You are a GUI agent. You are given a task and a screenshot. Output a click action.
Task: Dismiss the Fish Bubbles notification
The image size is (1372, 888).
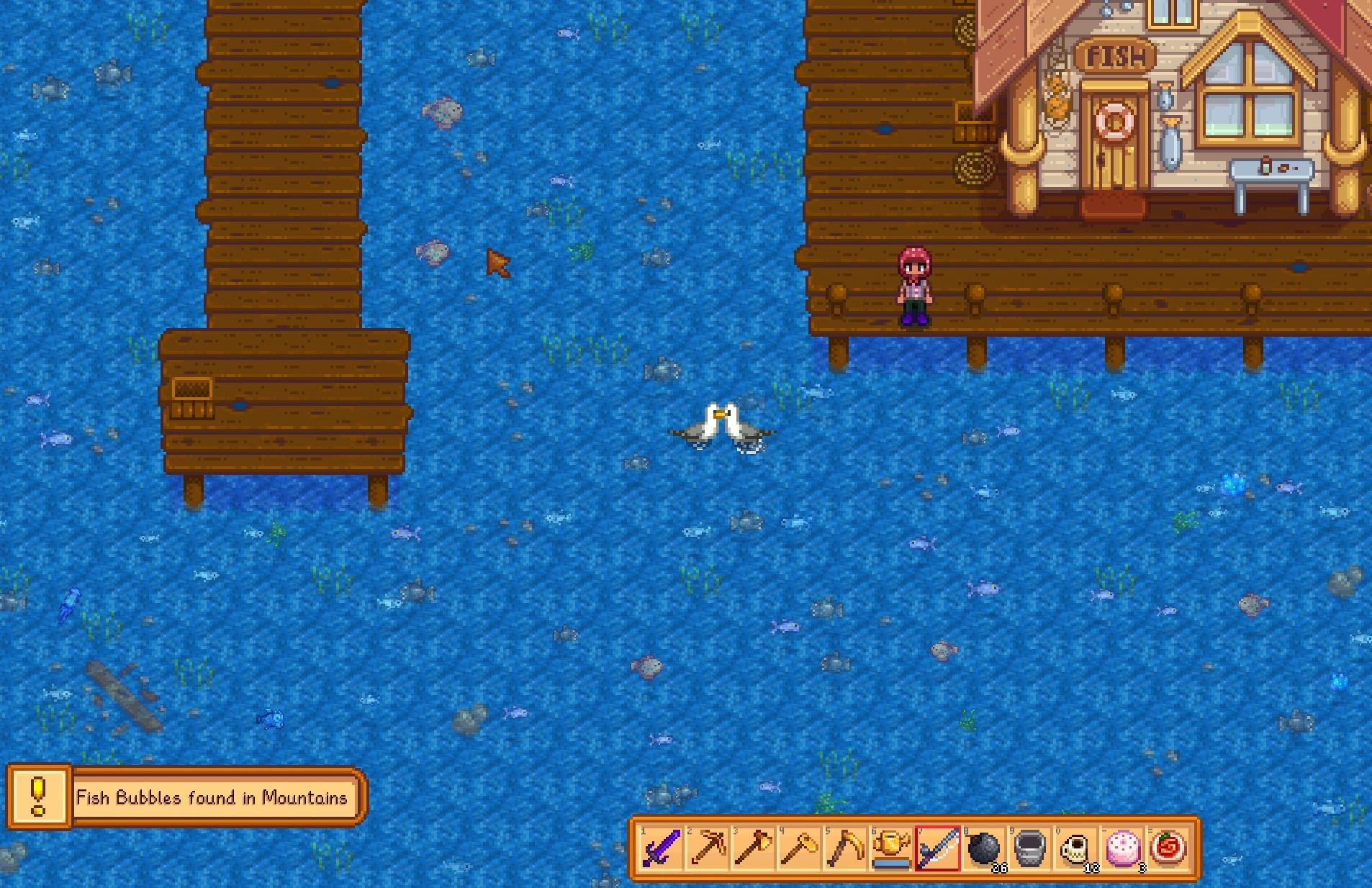186,797
